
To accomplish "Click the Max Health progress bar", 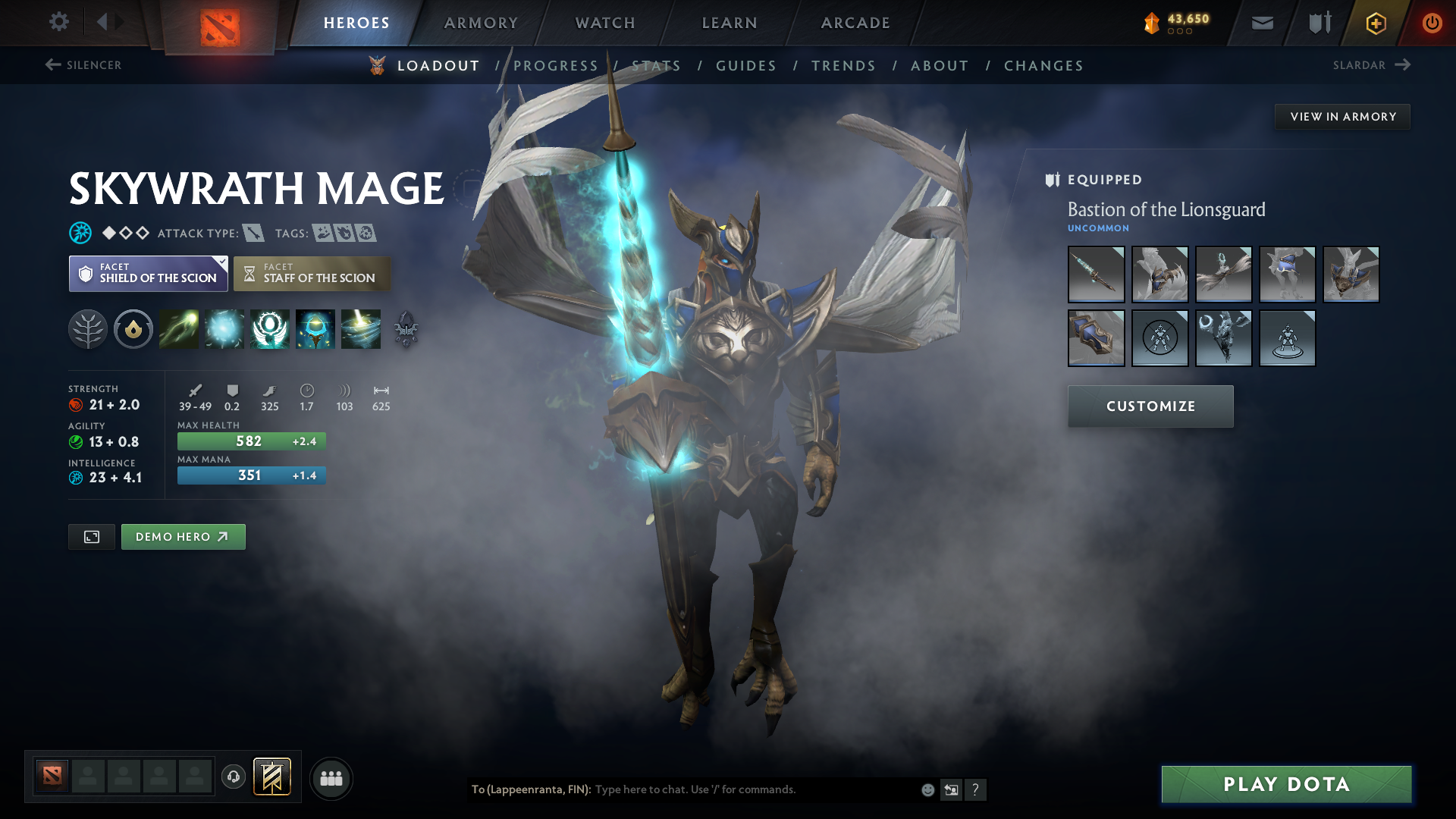I will coord(251,440).
